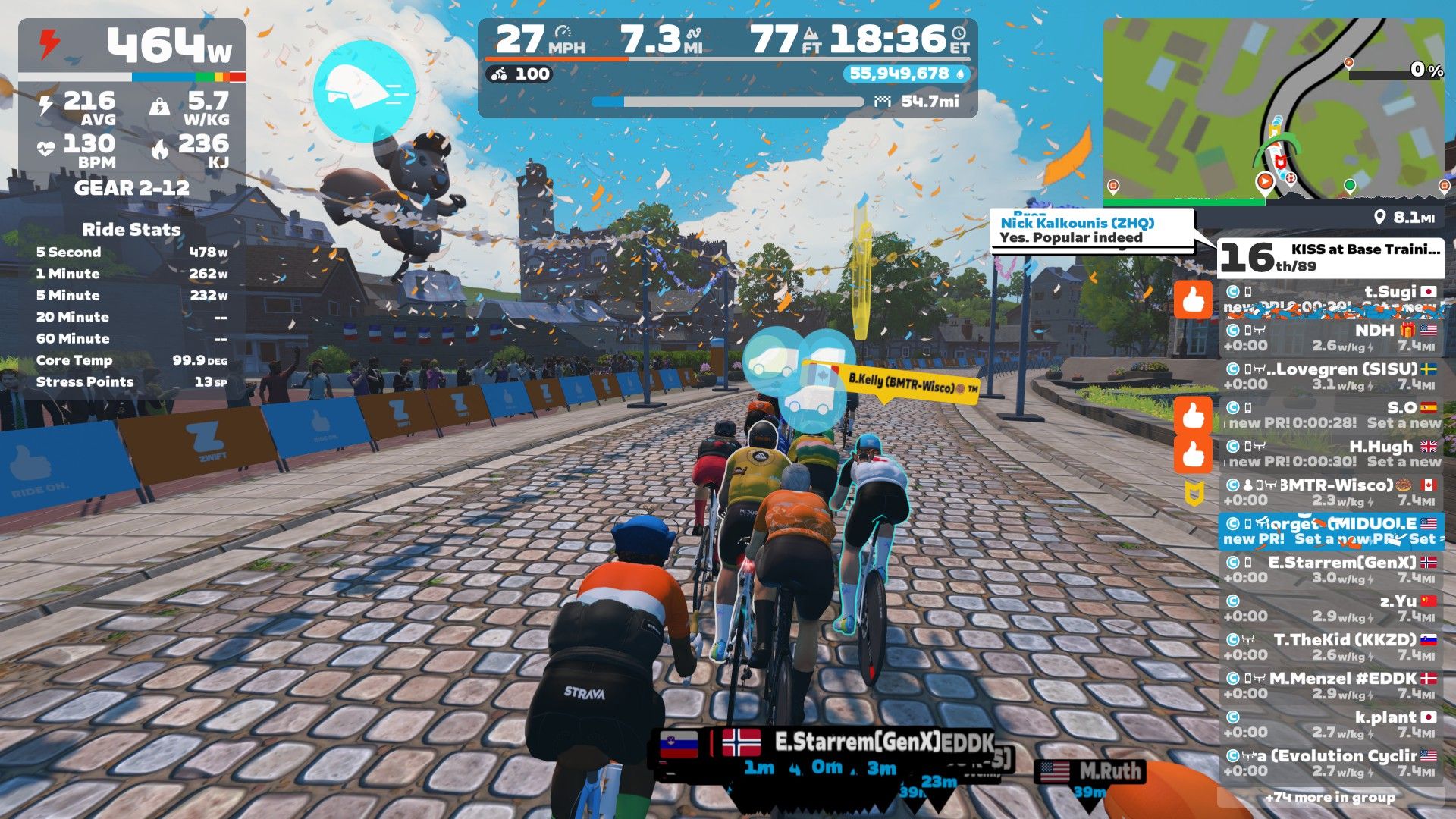Screen dimensions: 1456x819
Task: Select k.plant in the riders list
Action: pos(1331,725)
